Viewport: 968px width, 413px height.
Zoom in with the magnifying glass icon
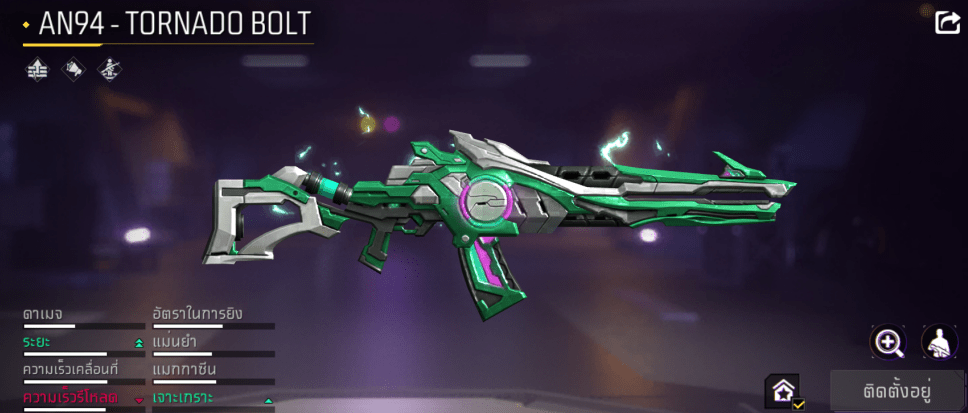(x=888, y=342)
